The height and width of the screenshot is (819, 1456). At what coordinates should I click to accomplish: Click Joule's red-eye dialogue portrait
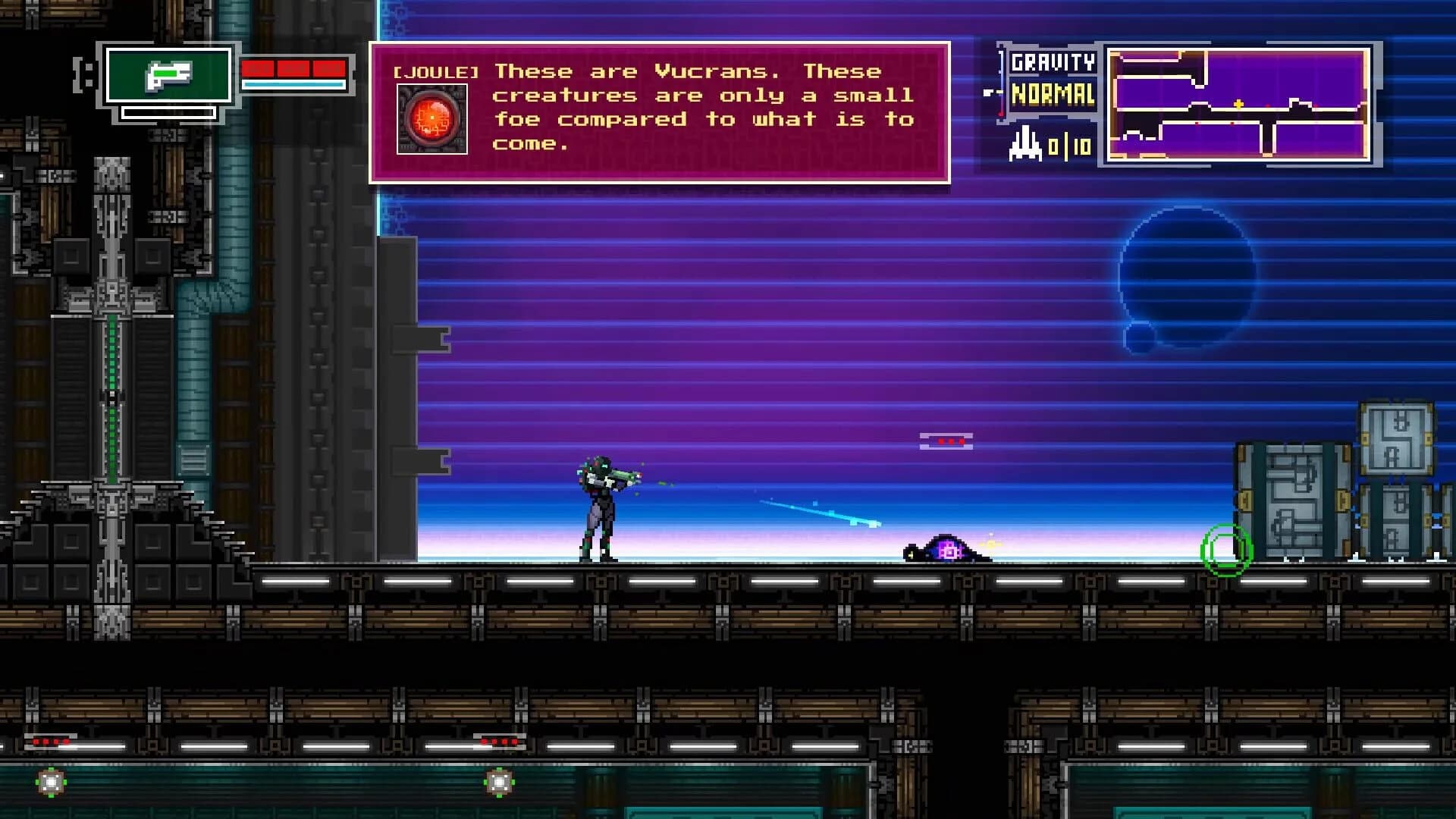pyautogui.click(x=431, y=120)
